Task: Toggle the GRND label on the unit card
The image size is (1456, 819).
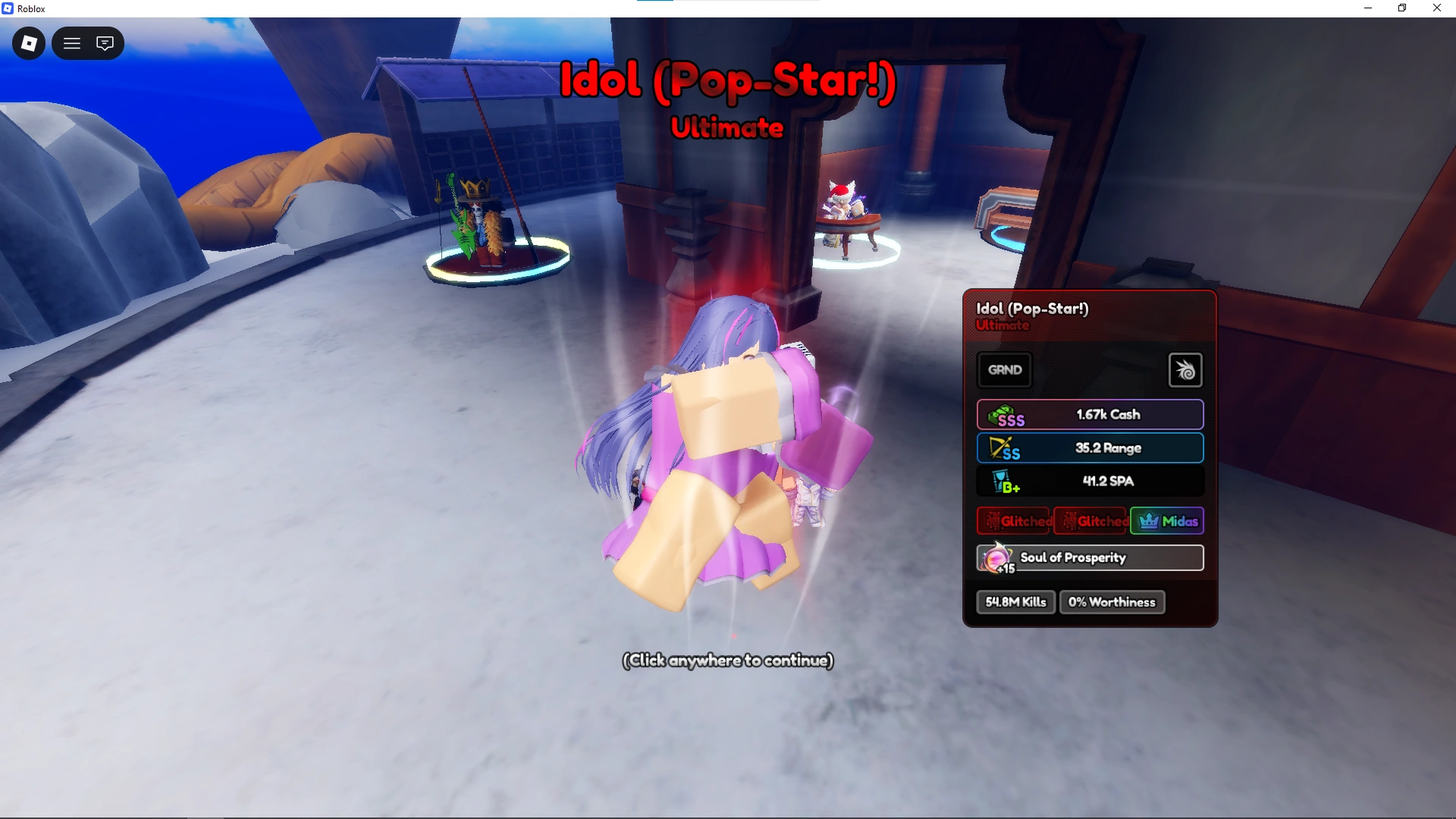Action: (x=1005, y=370)
